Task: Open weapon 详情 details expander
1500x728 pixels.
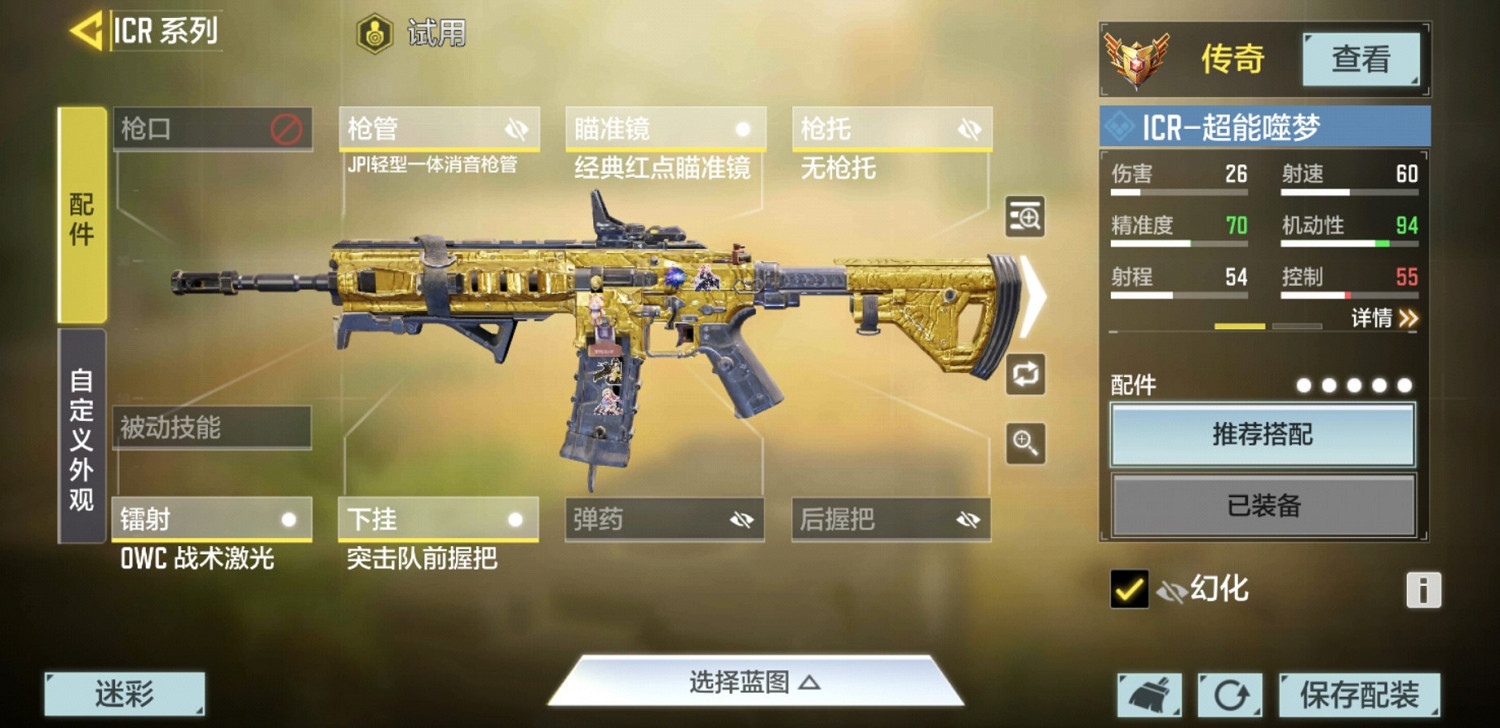Action: point(1385,317)
